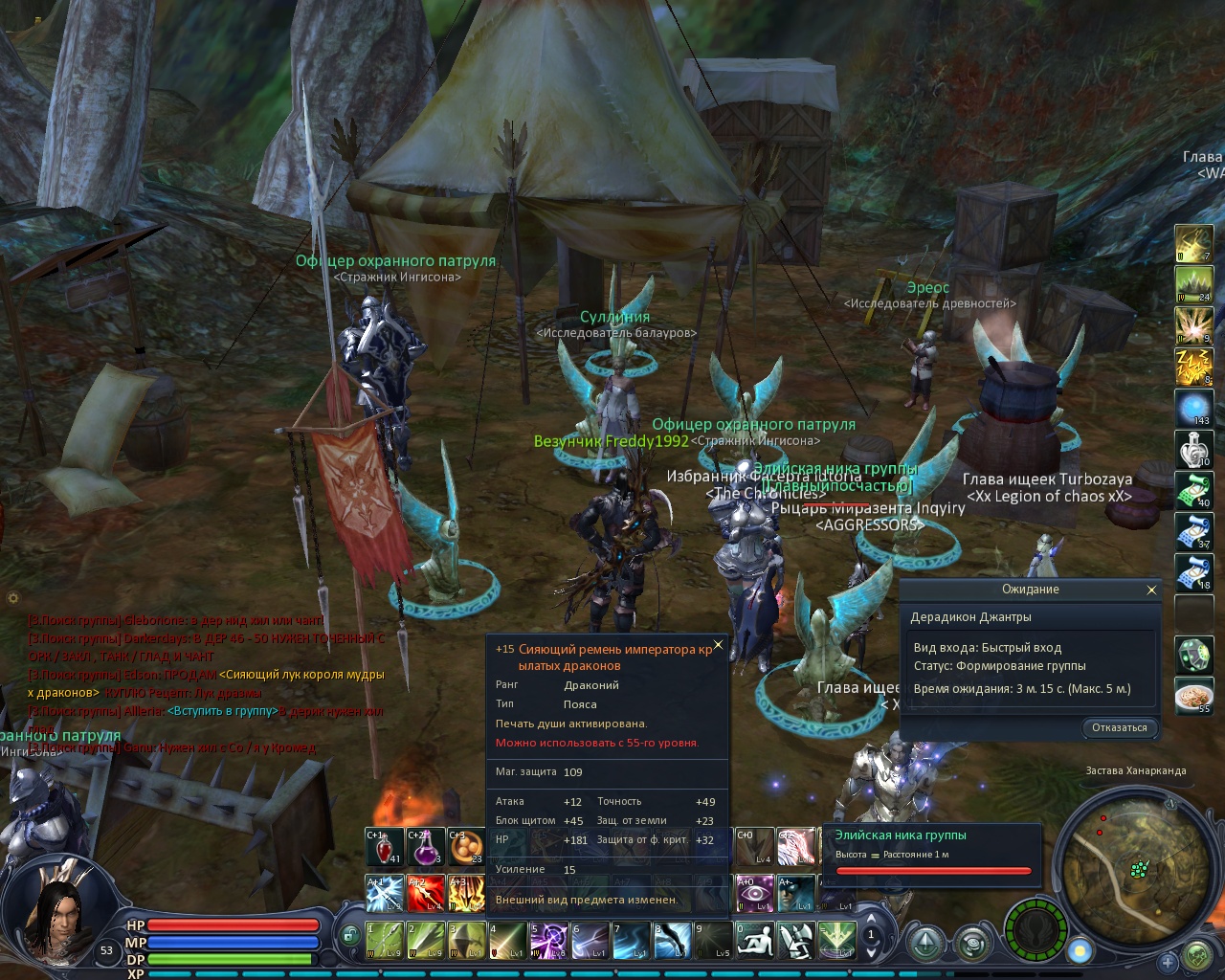Click the winged flight gauge emblem
The image size is (1225, 980).
coord(1035,929)
